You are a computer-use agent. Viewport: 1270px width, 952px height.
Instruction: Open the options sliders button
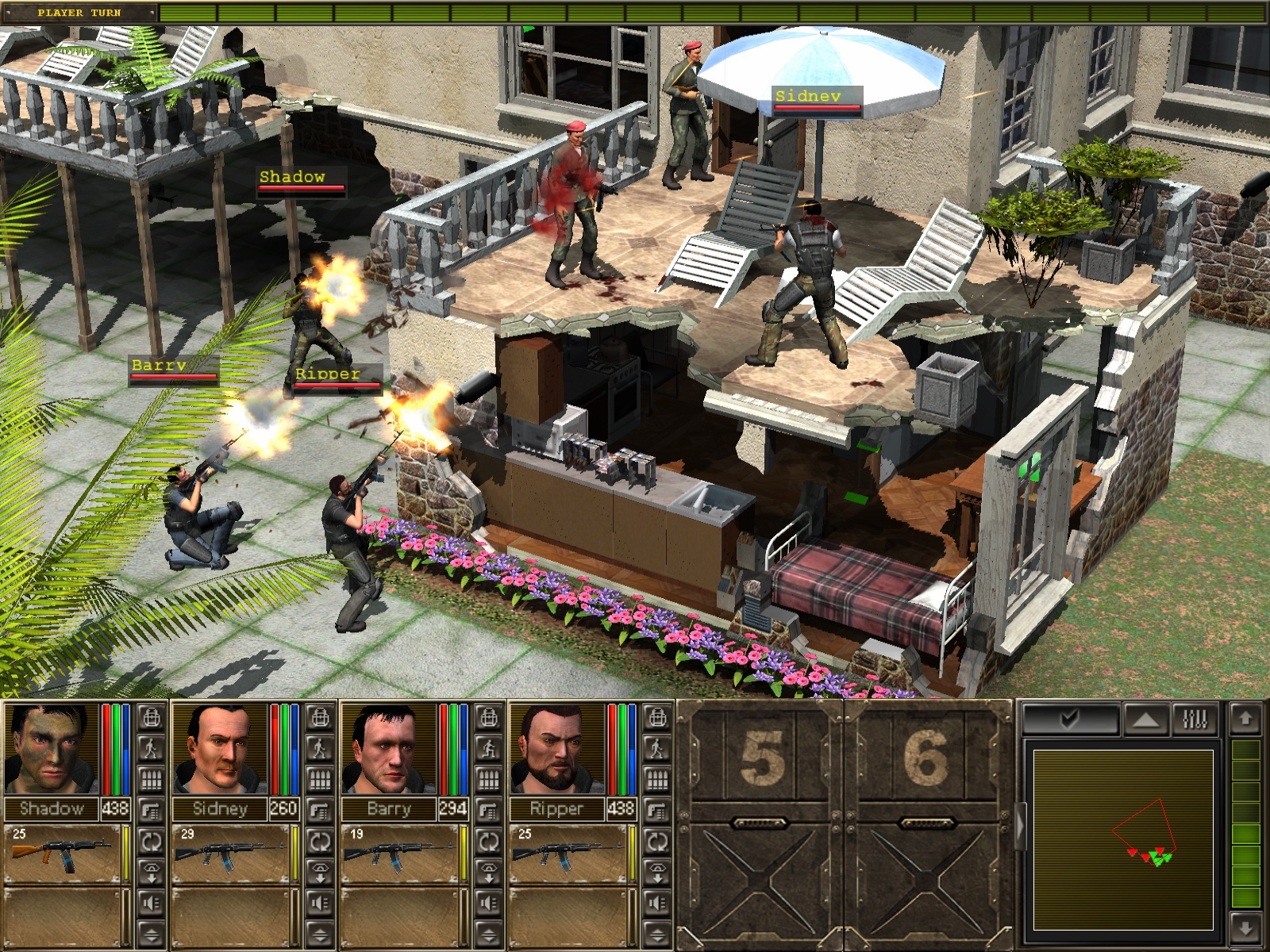tap(1195, 719)
